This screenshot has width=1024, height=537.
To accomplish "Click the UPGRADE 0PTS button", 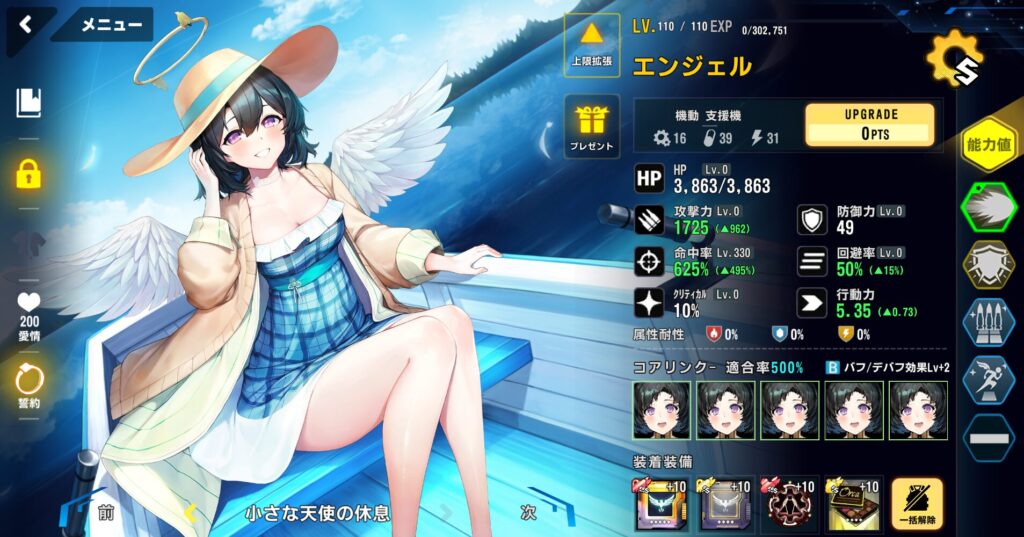I will click(869, 125).
